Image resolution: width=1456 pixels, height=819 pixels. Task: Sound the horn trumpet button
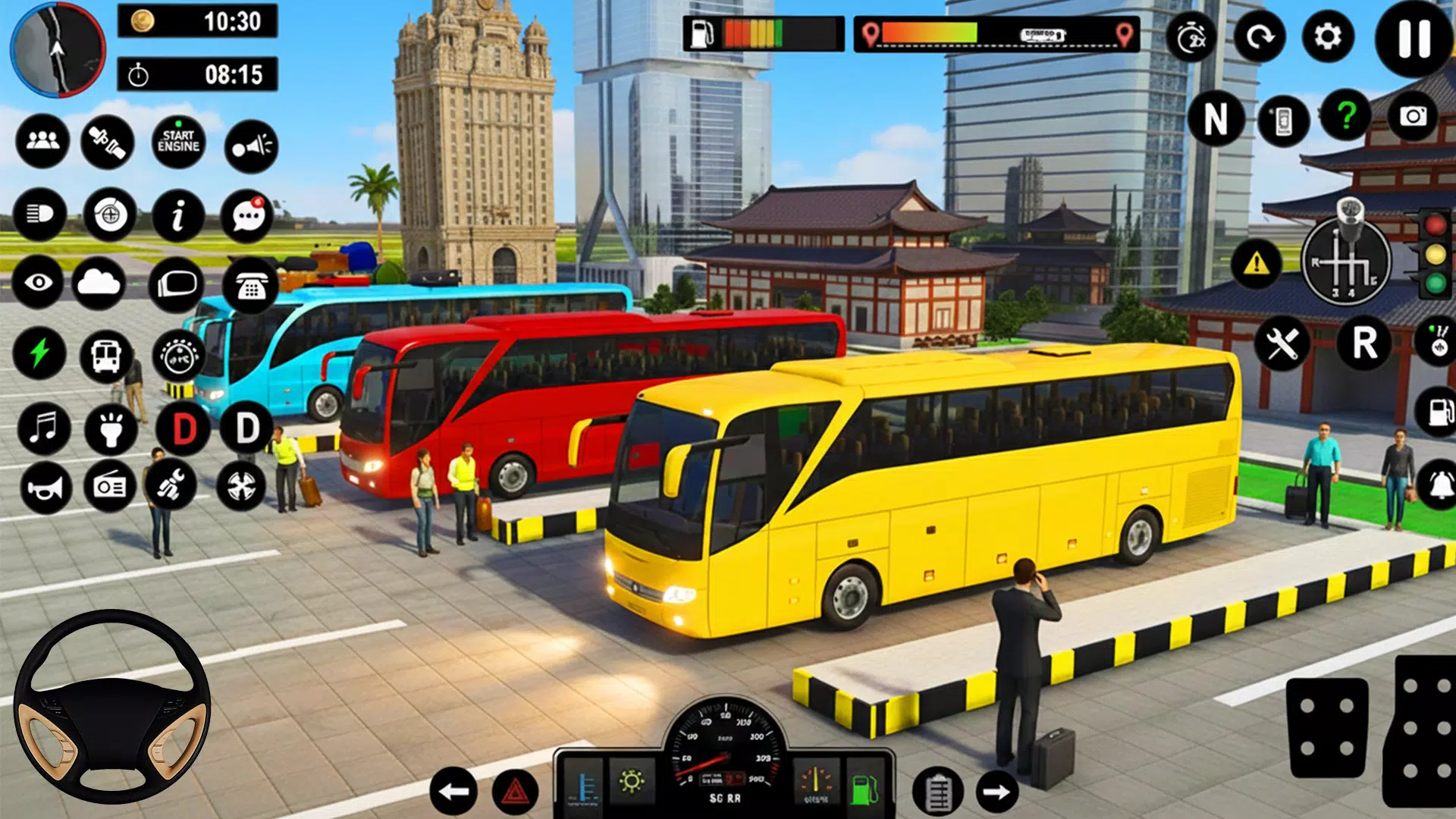click(45, 488)
